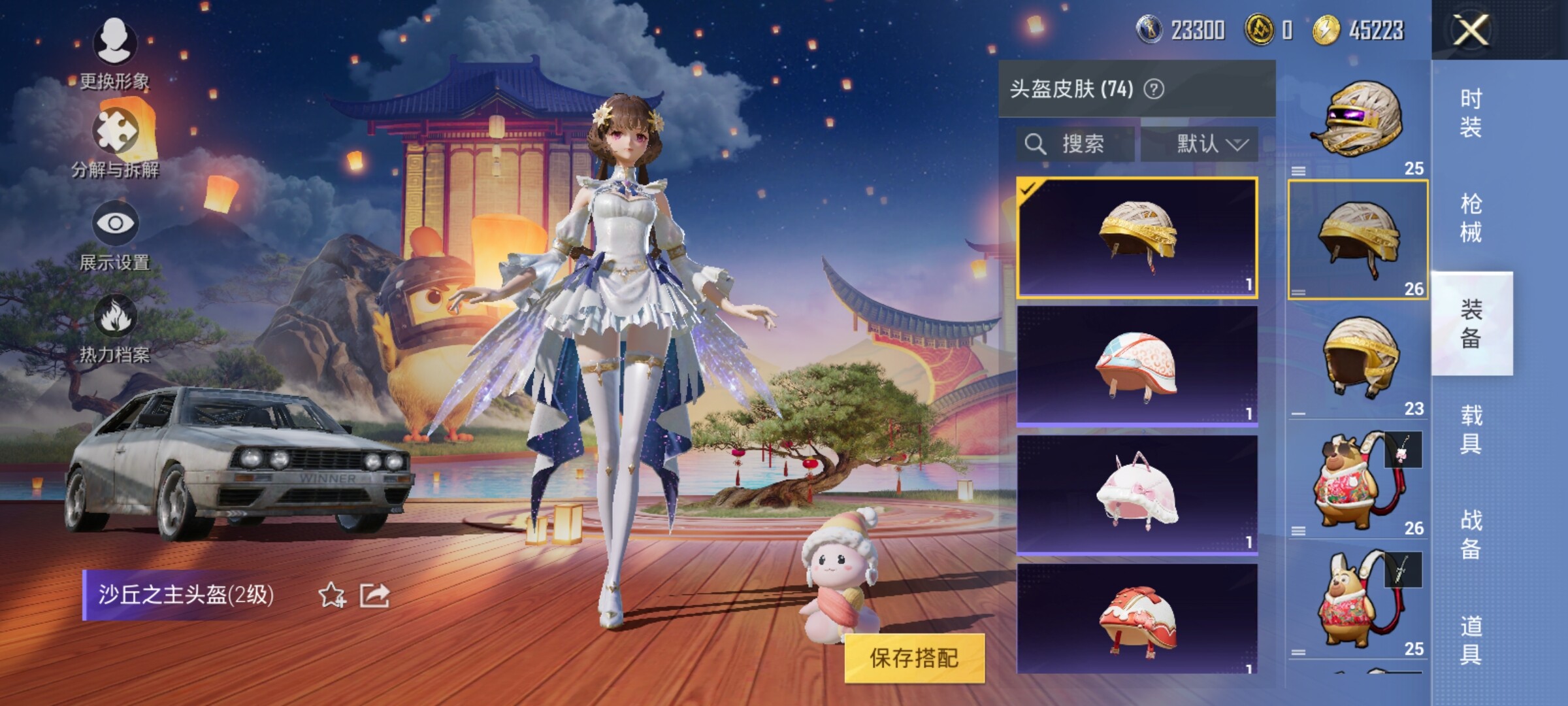Click the help question mark beside 头盔皮肤
This screenshot has height=706, width=1568.
(x=1154, y=89)
